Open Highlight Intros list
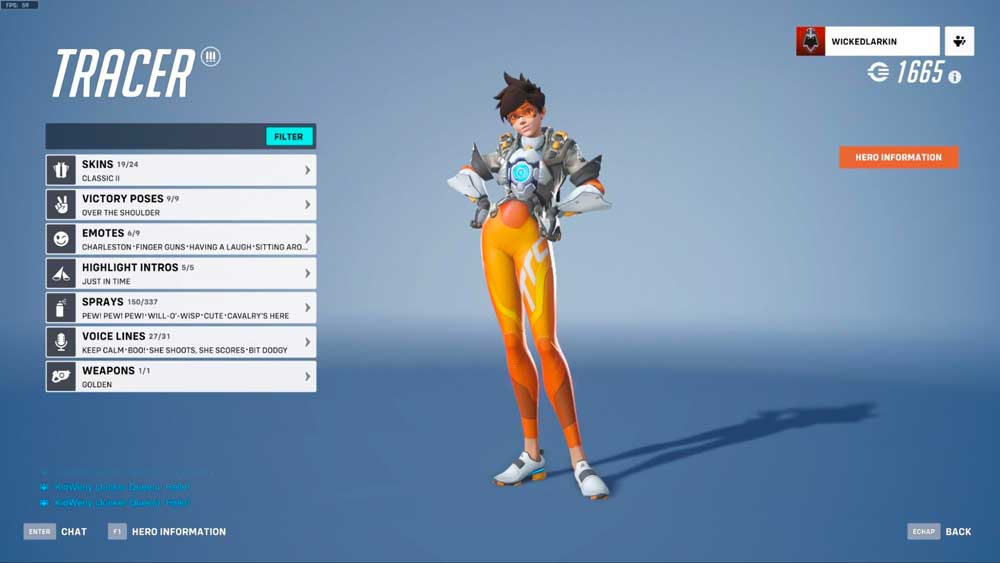1000x563 pixels. pos(181,273)
